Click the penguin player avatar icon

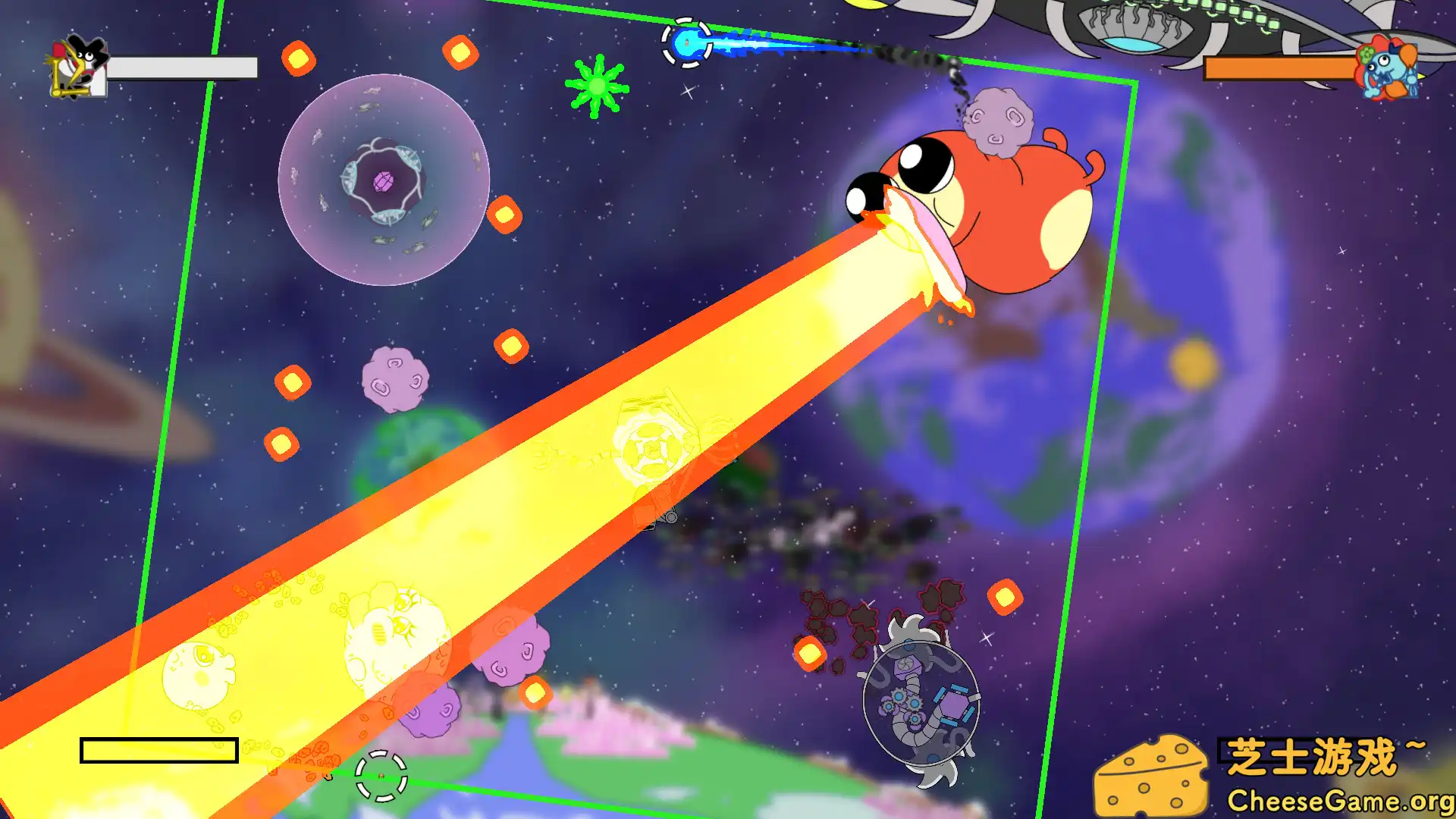coord(76,64)
